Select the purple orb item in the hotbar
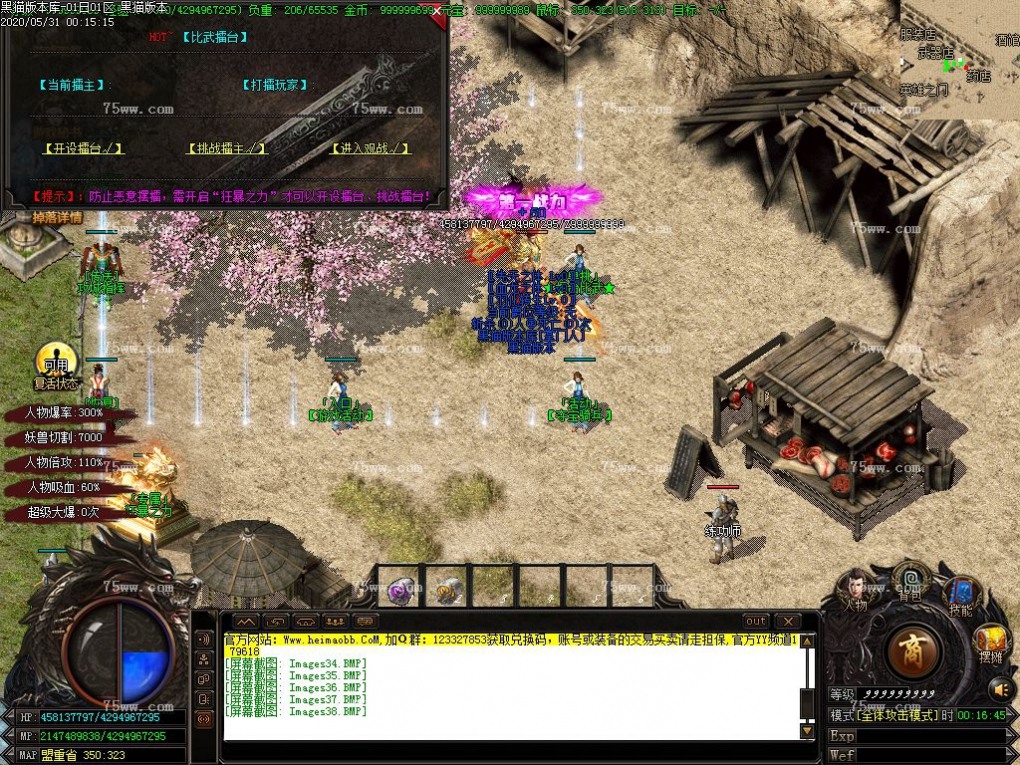Viewport: 1020px width, 765px height. [x=401, y=590]
